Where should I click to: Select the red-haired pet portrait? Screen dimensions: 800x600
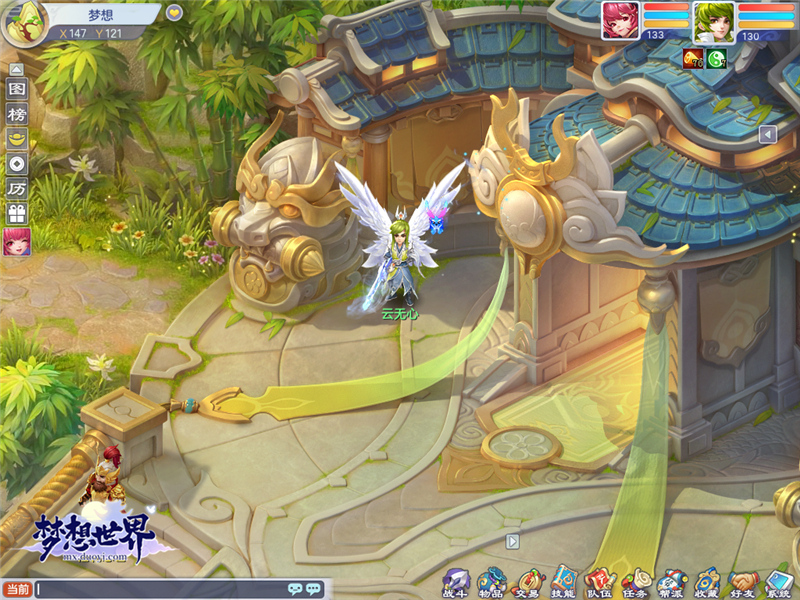620,20
